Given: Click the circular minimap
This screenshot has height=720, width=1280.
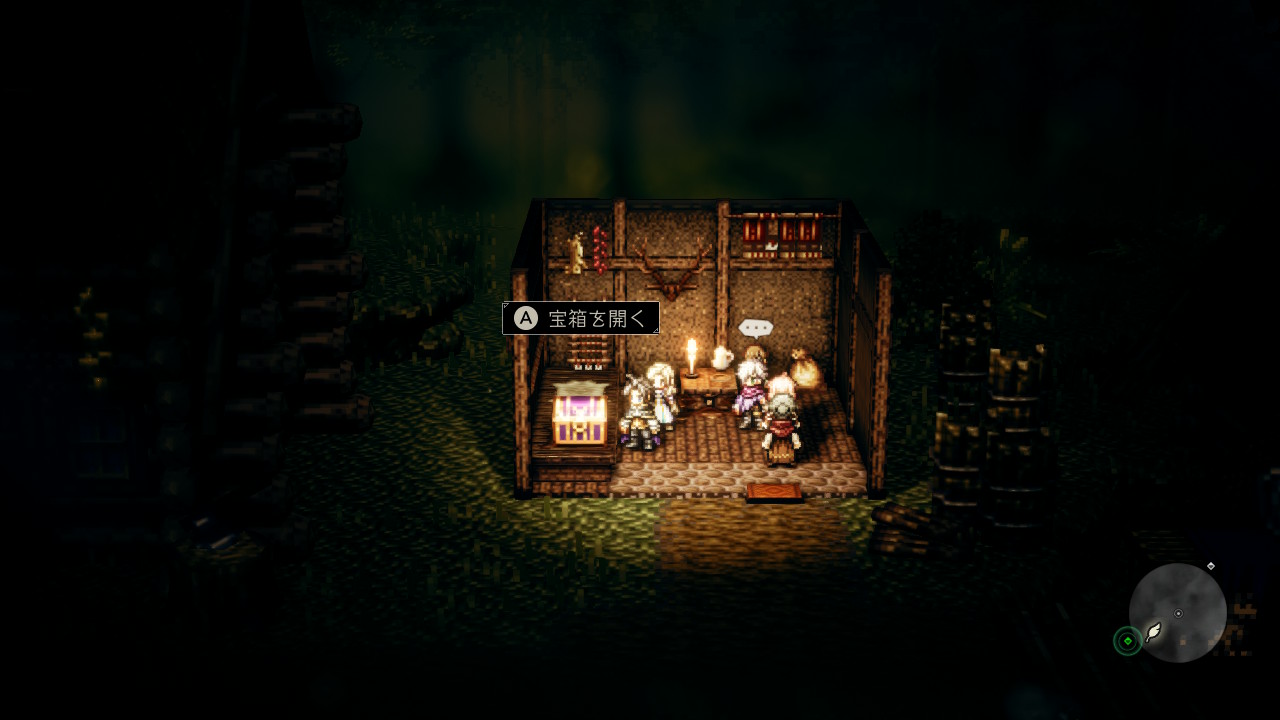Looking at the screenshot, I should click(1177, 612).
